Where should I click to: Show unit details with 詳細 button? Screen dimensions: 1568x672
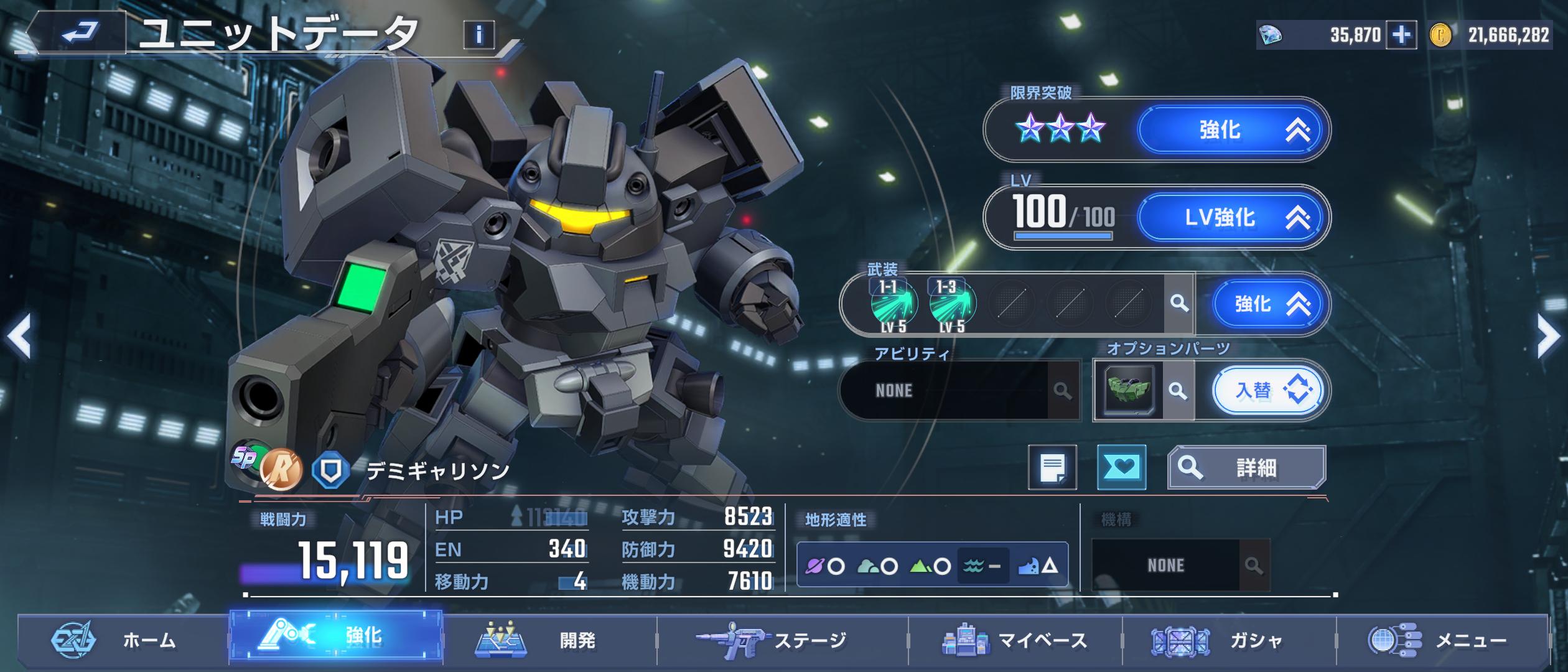(1246, 467)
